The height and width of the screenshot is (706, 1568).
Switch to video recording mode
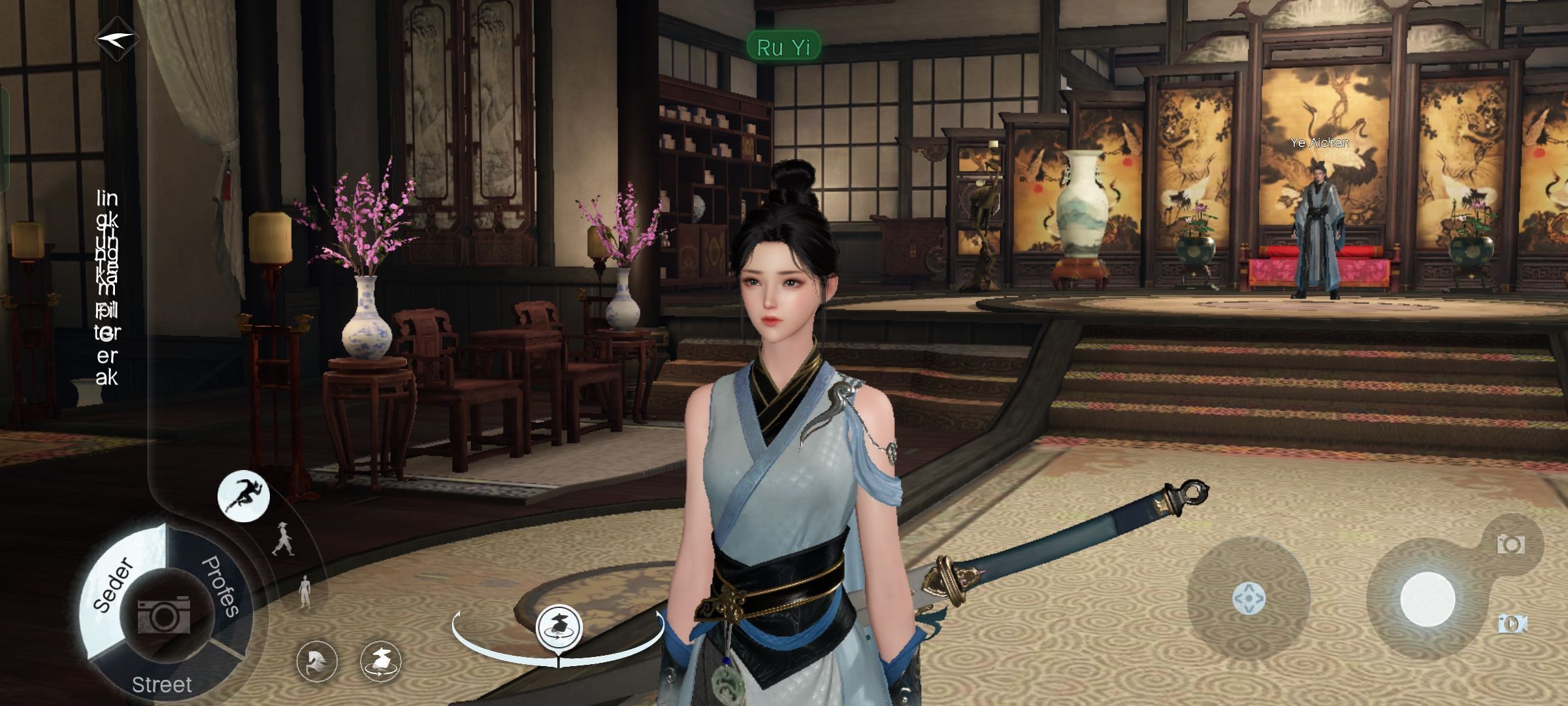[1512, 624]
